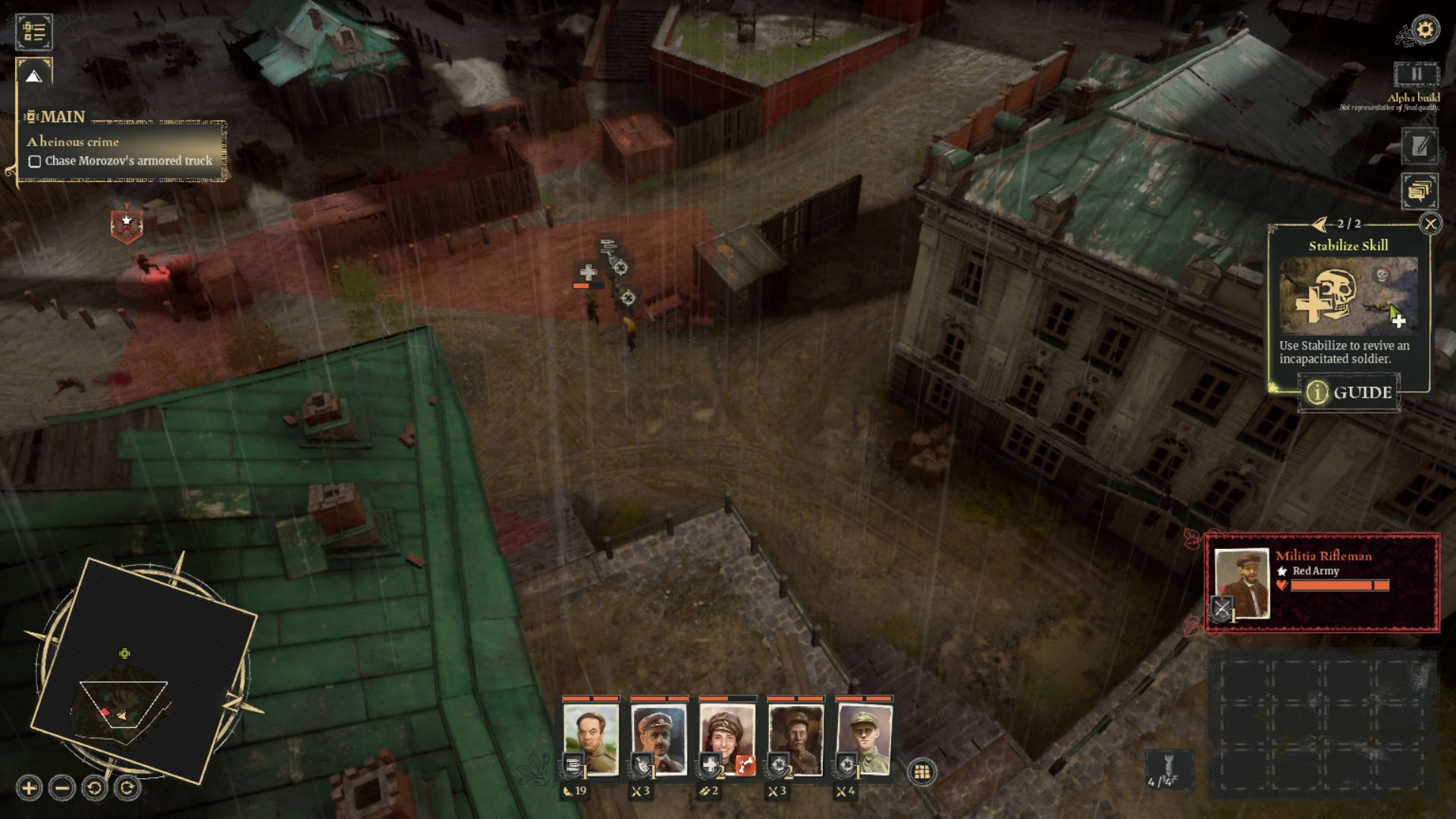This screenshot has height=819, width=1456.
Task: Open the settings gear menu
Action: [x=1426, y=30]
